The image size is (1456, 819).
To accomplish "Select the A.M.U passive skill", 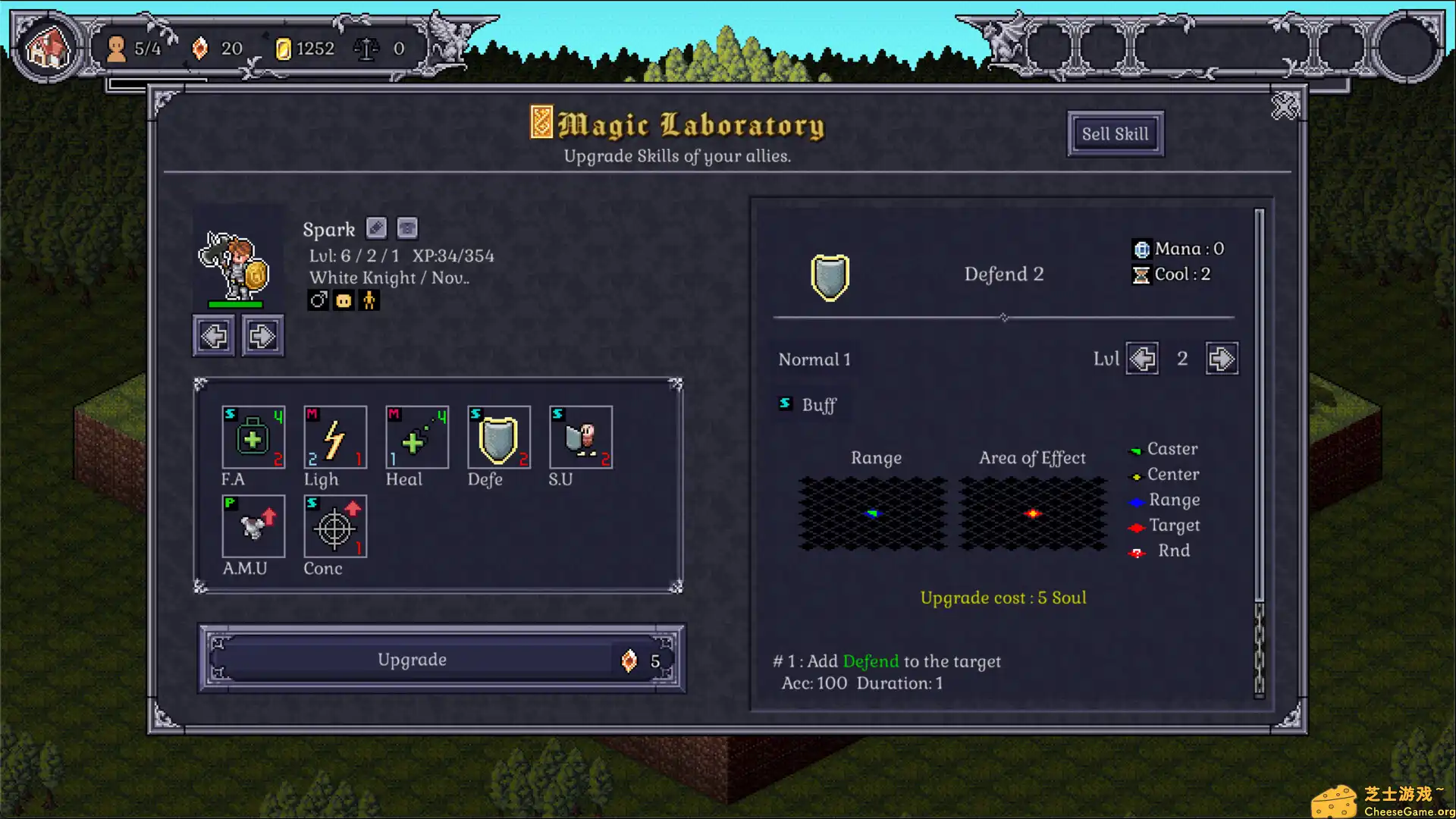I will click(253, 526).
